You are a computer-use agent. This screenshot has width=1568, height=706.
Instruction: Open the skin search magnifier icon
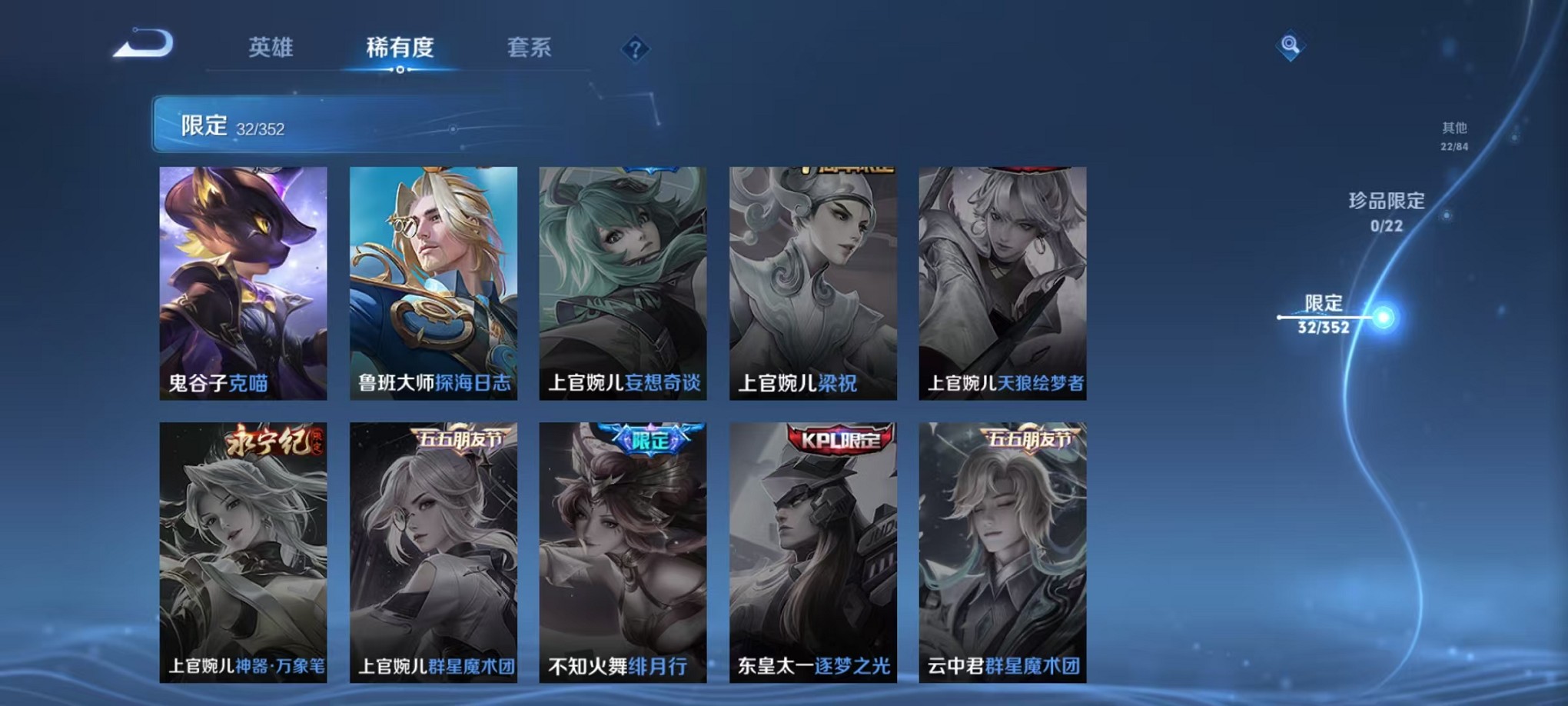[1291, 44]
